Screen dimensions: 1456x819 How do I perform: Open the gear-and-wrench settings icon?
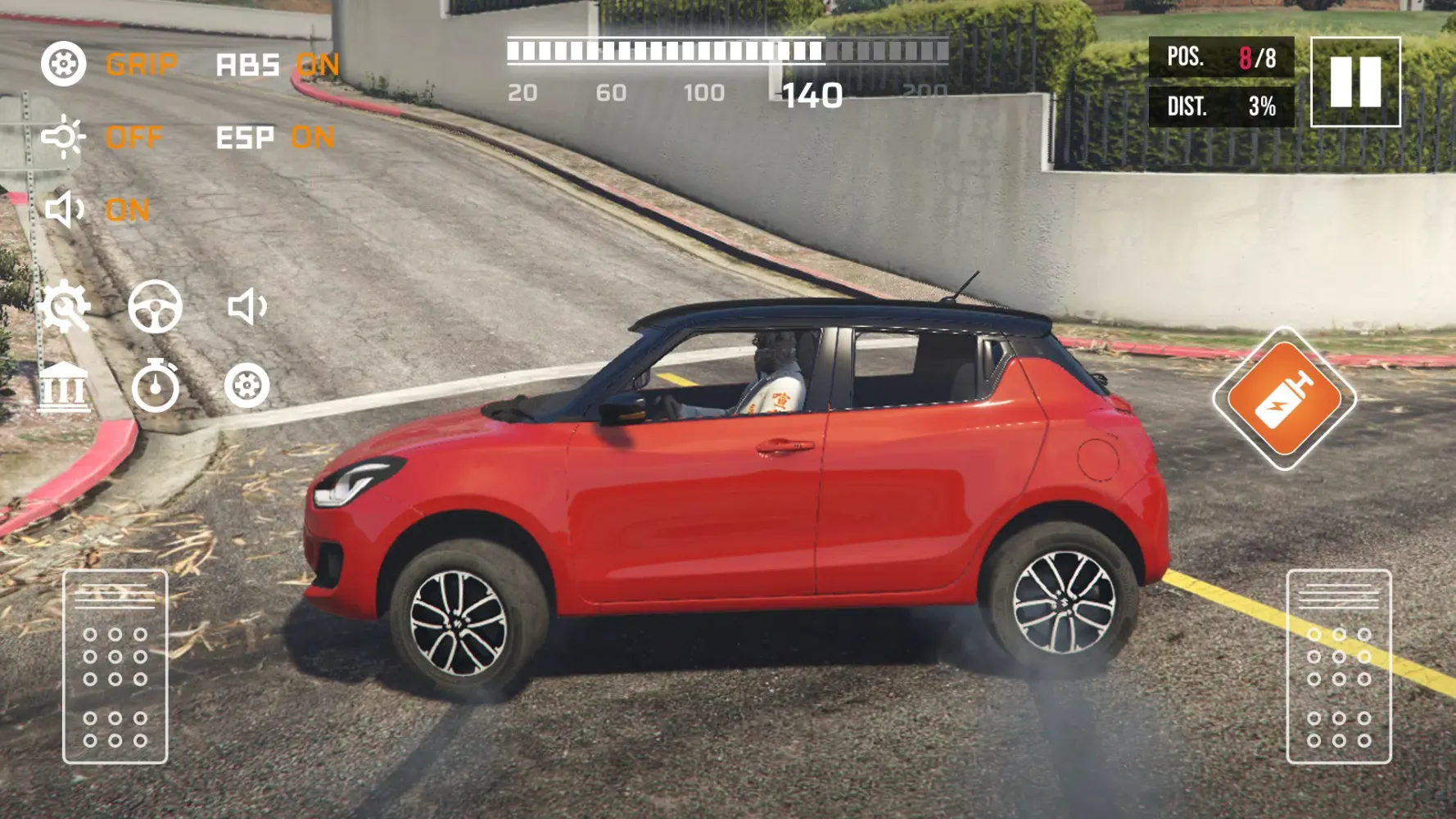click(x=66, y=306)
